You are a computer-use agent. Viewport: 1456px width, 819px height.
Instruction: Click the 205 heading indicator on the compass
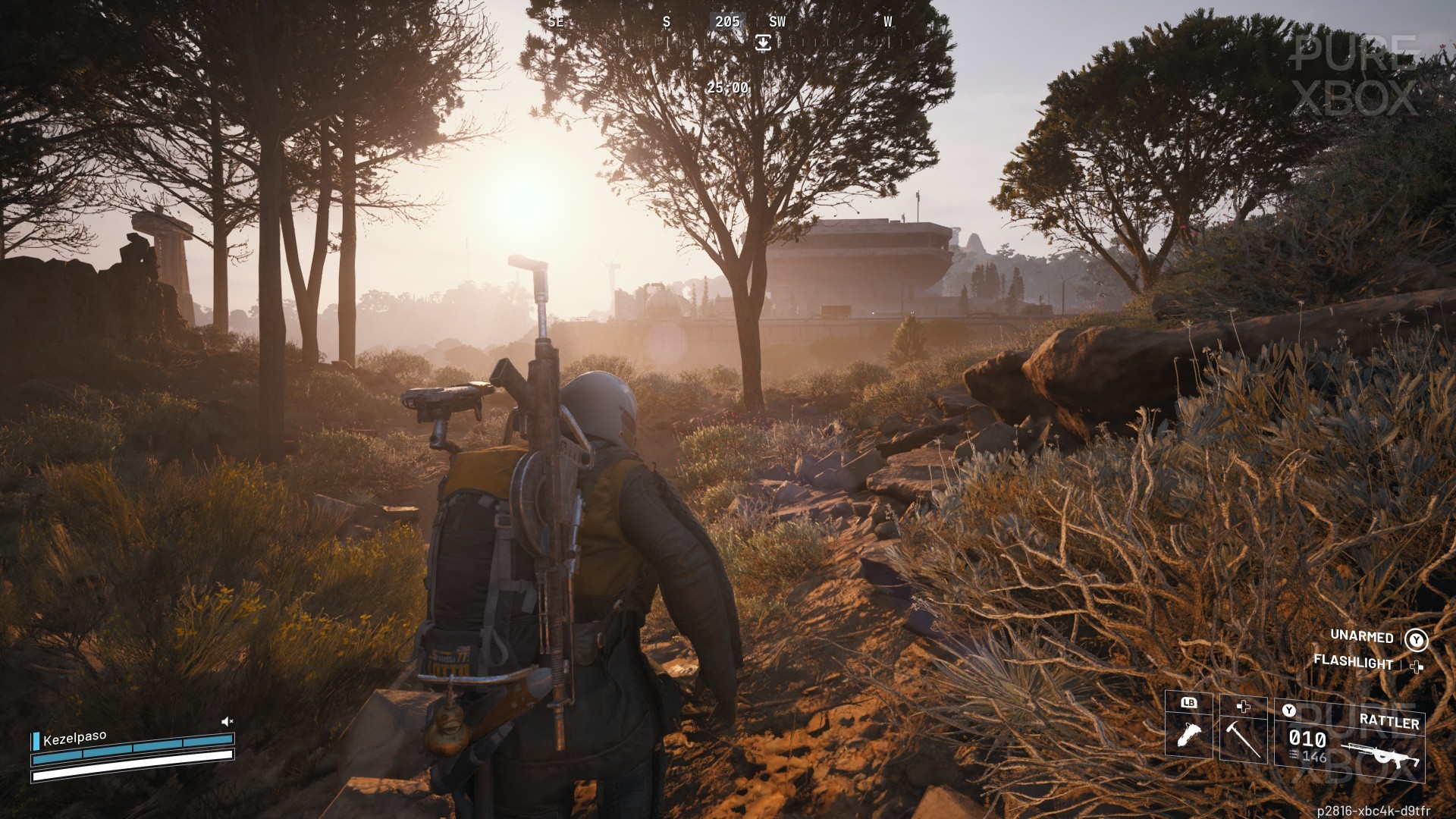(727, 21)
